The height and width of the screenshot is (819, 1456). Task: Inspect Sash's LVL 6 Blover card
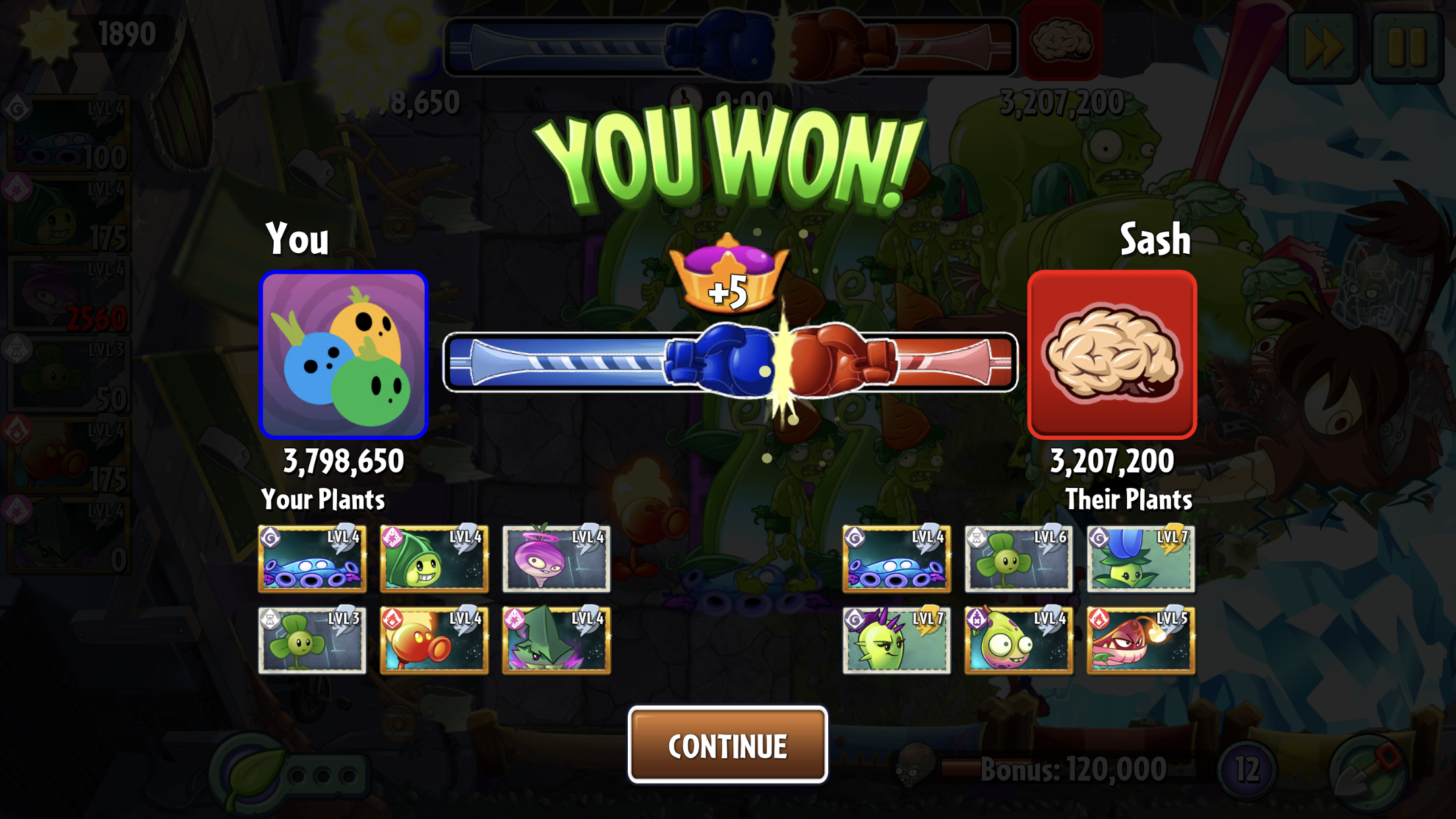[1018, 559]
